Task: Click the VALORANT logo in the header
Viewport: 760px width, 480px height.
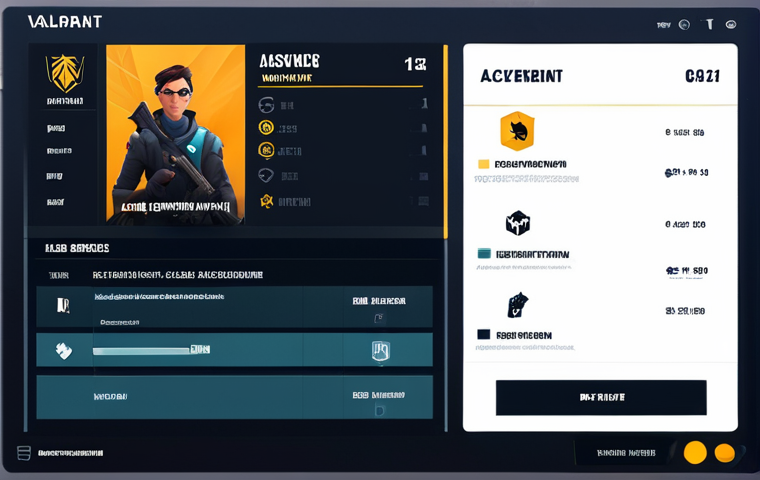Action: tap(64, 22)
